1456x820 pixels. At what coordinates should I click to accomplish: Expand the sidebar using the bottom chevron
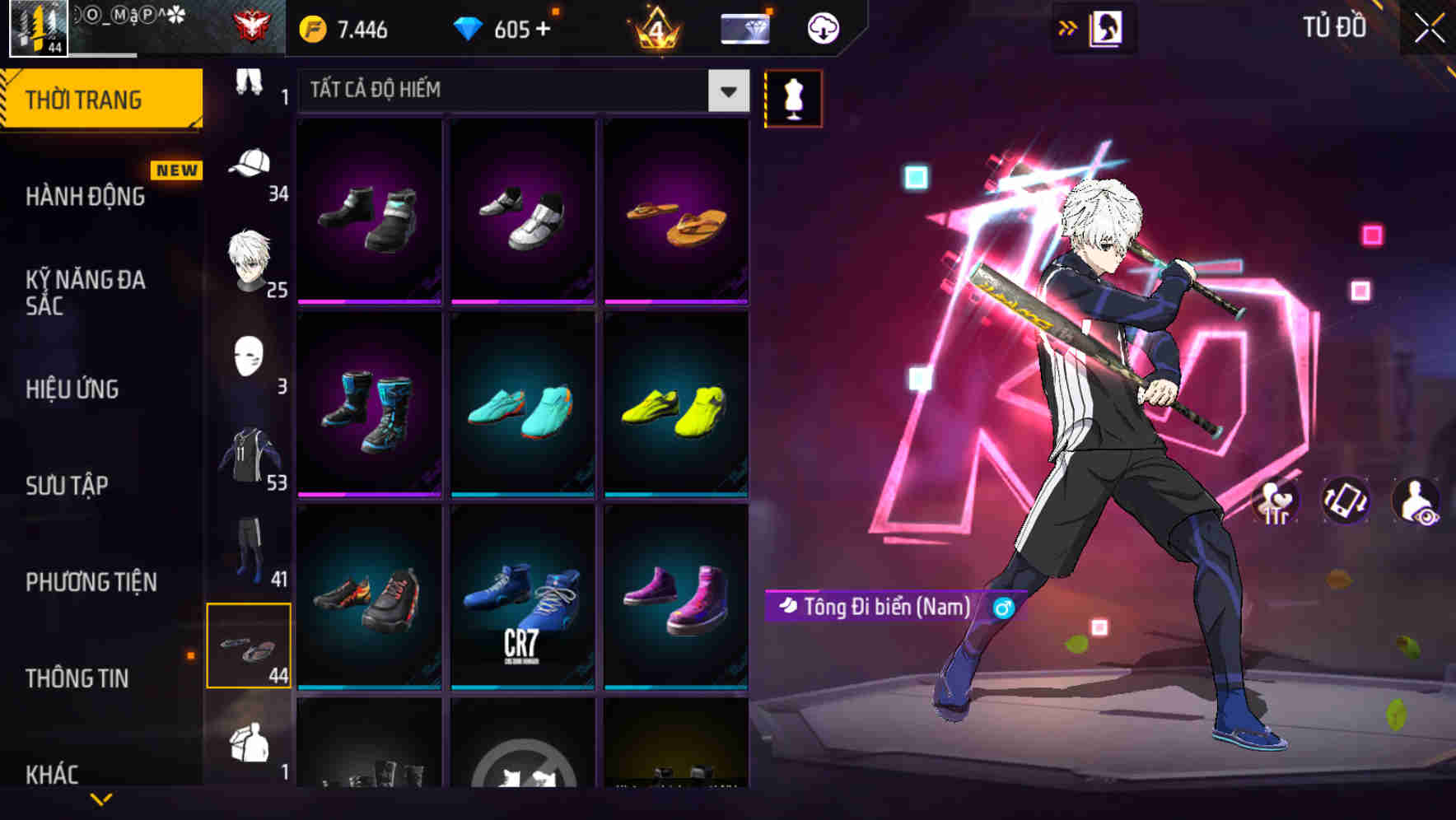[101, 797]
